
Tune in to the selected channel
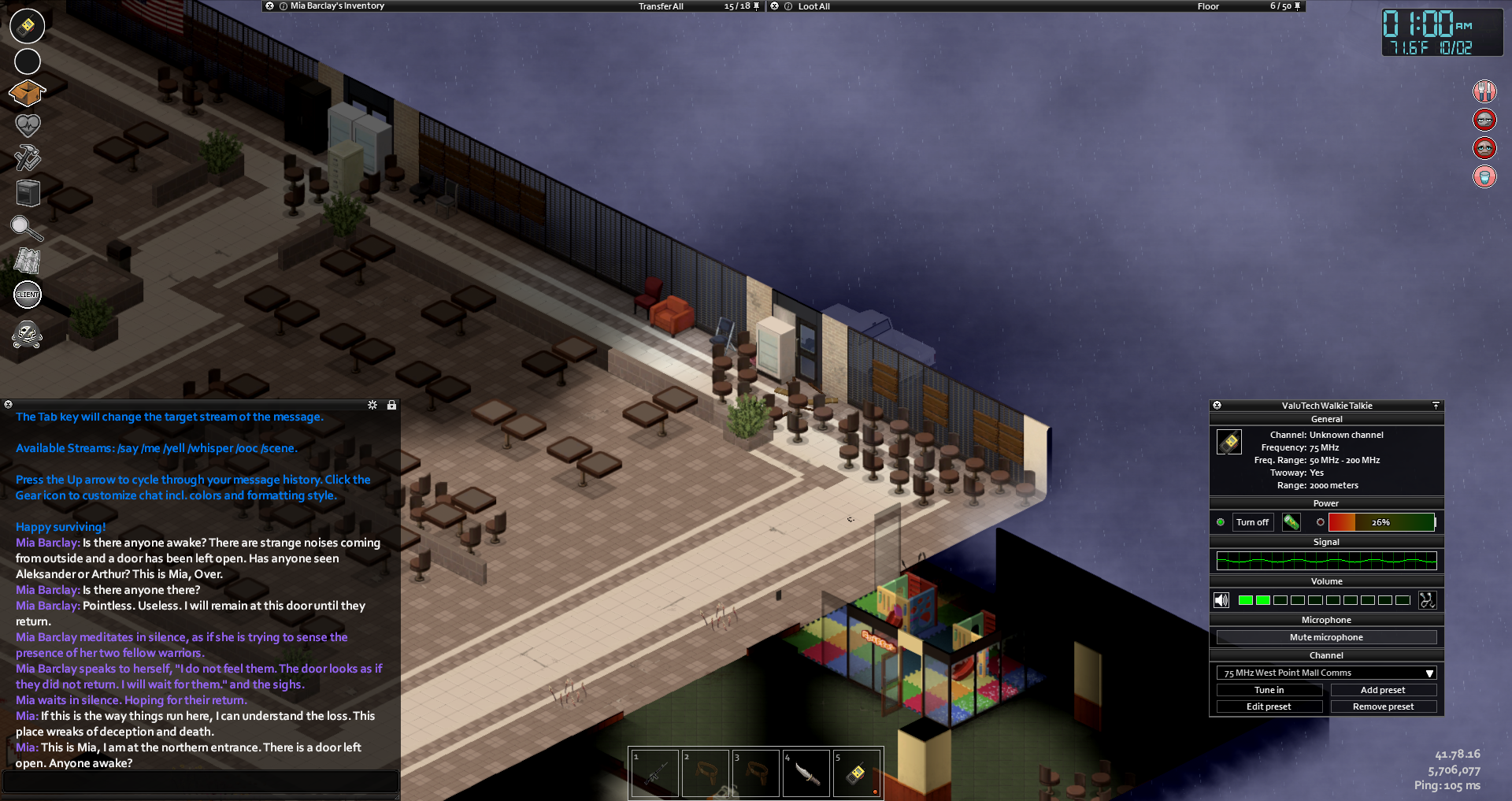pos(1269,690)
